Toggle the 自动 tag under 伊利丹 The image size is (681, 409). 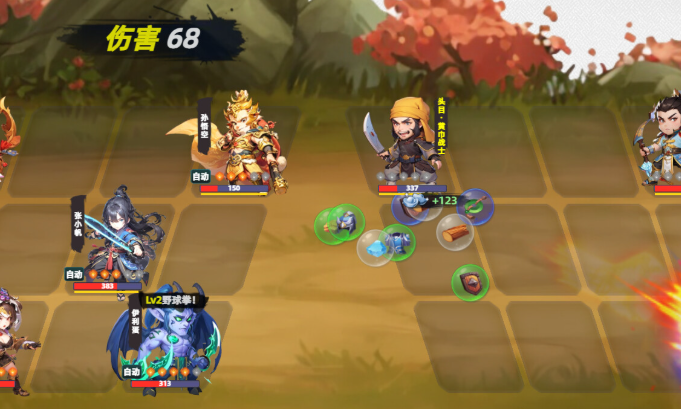(132, 372)
